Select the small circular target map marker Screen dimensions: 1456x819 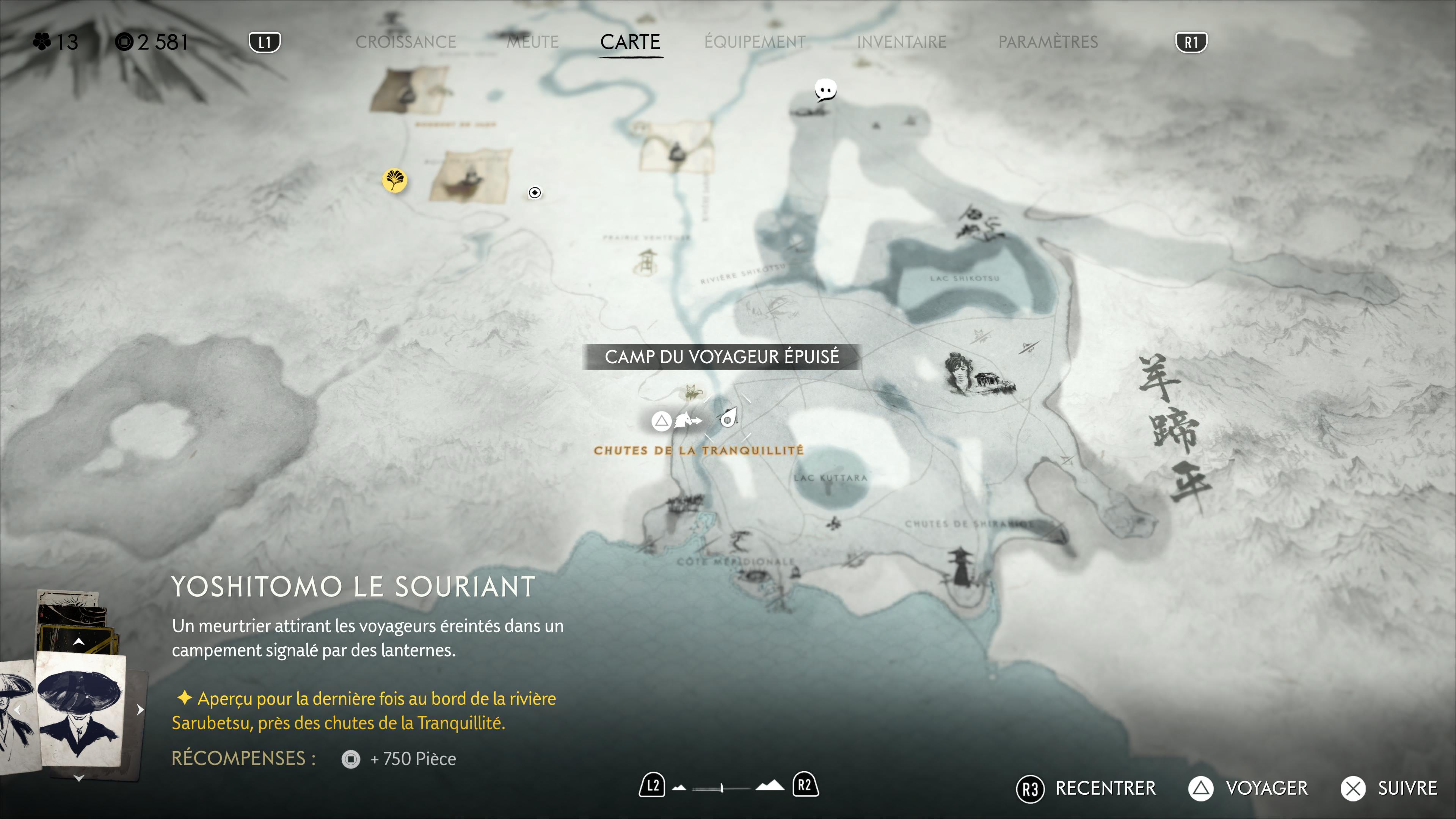(534, 193)
